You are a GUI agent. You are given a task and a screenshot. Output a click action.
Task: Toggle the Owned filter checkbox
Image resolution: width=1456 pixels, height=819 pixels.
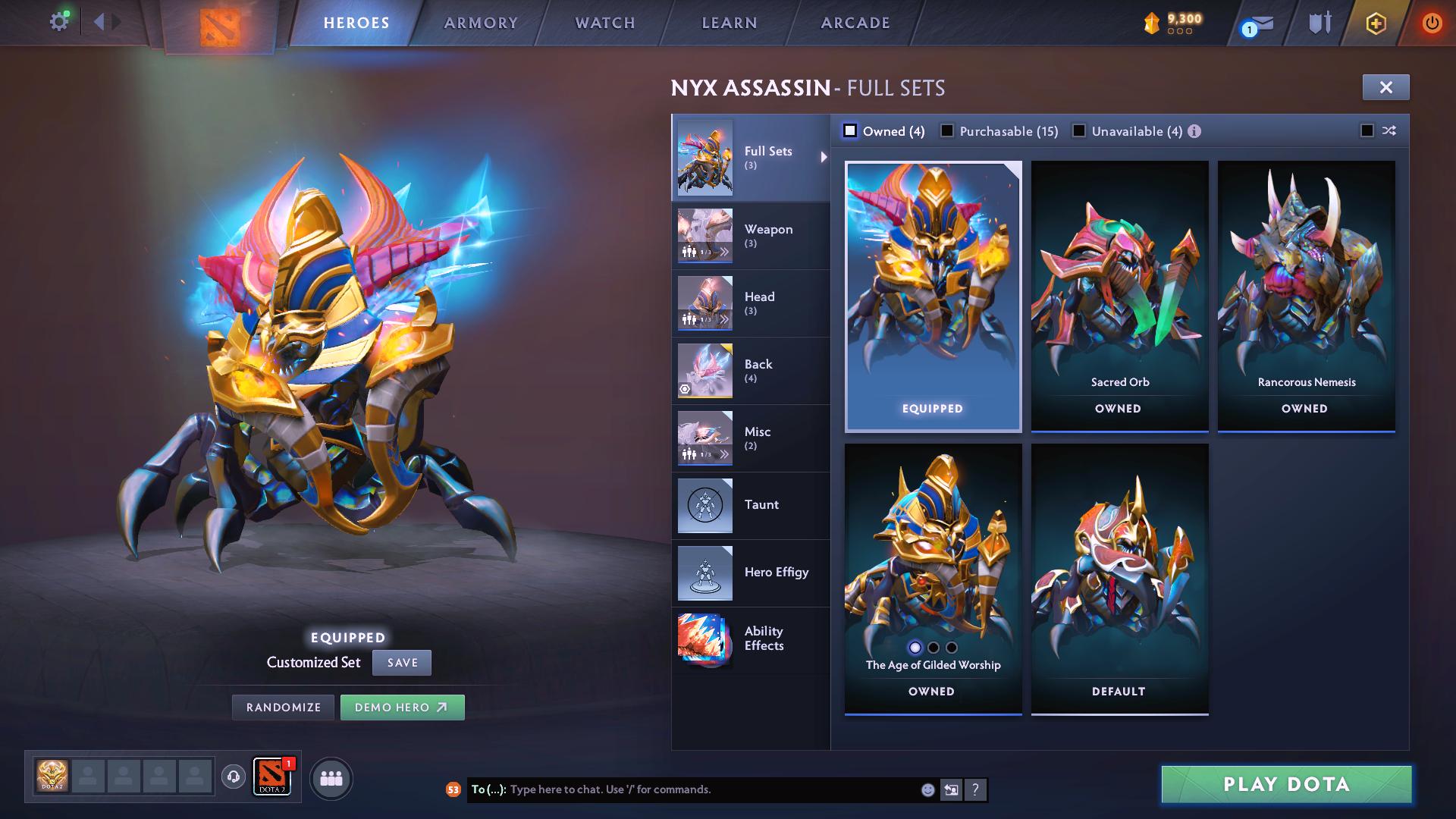click(x=850, y=131)
